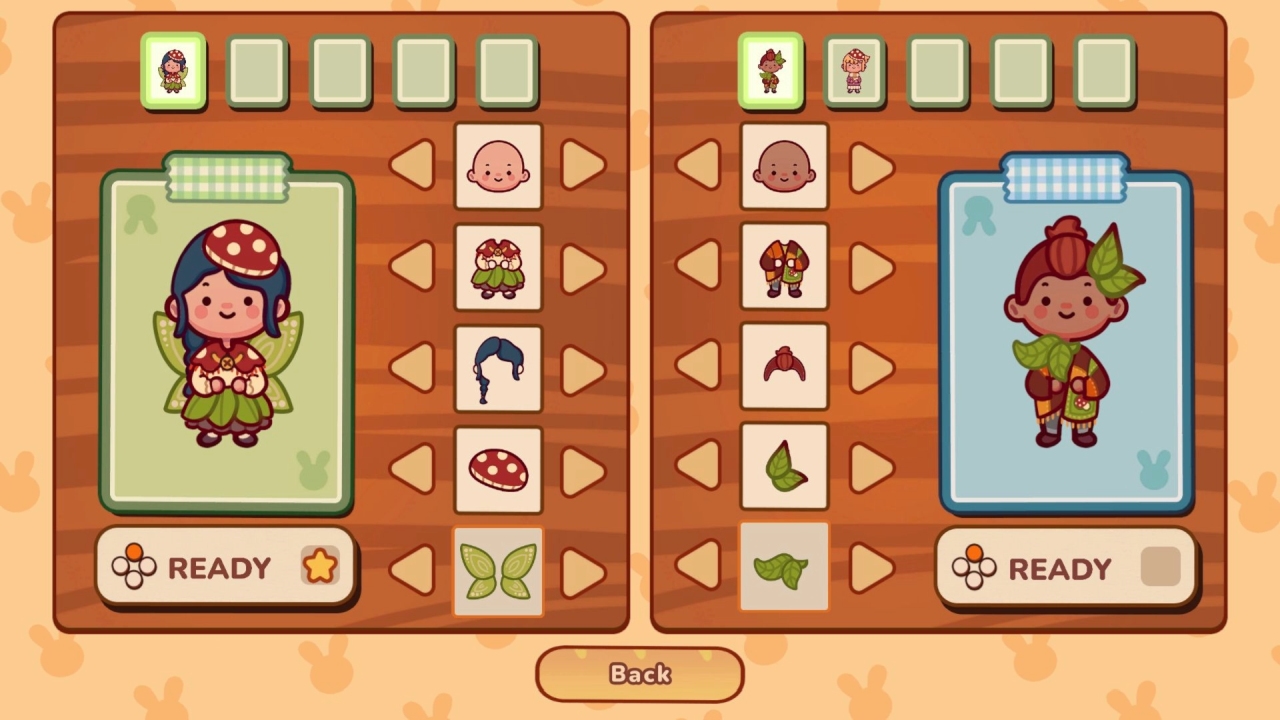
Task: Toggle ready state for the fairy player
Action: point(225,568)
